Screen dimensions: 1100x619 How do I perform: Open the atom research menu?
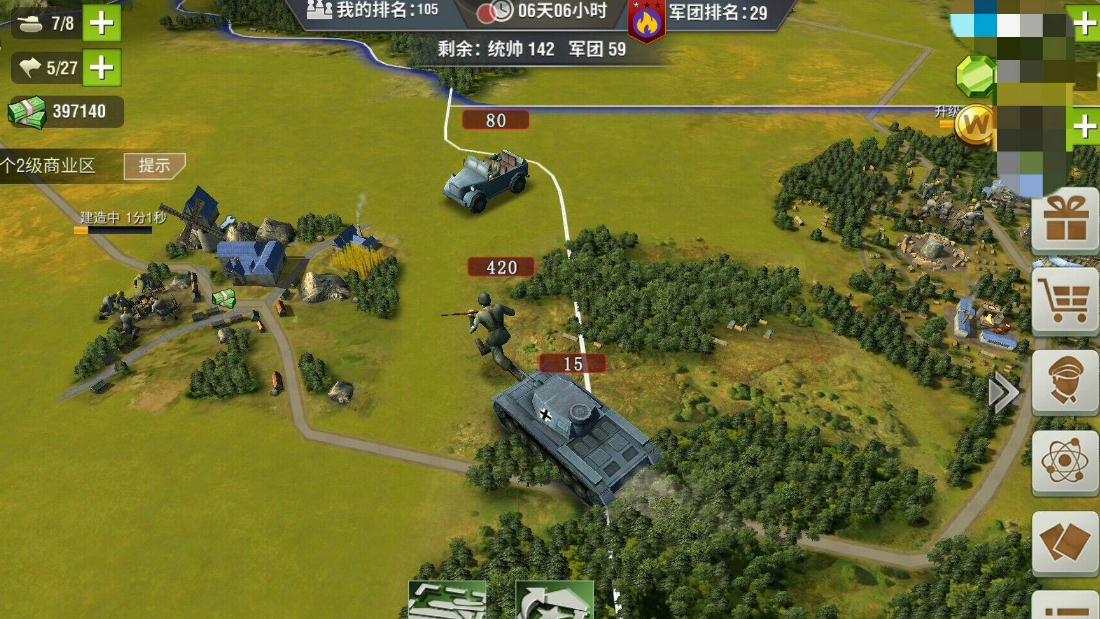click(1065, 462)
